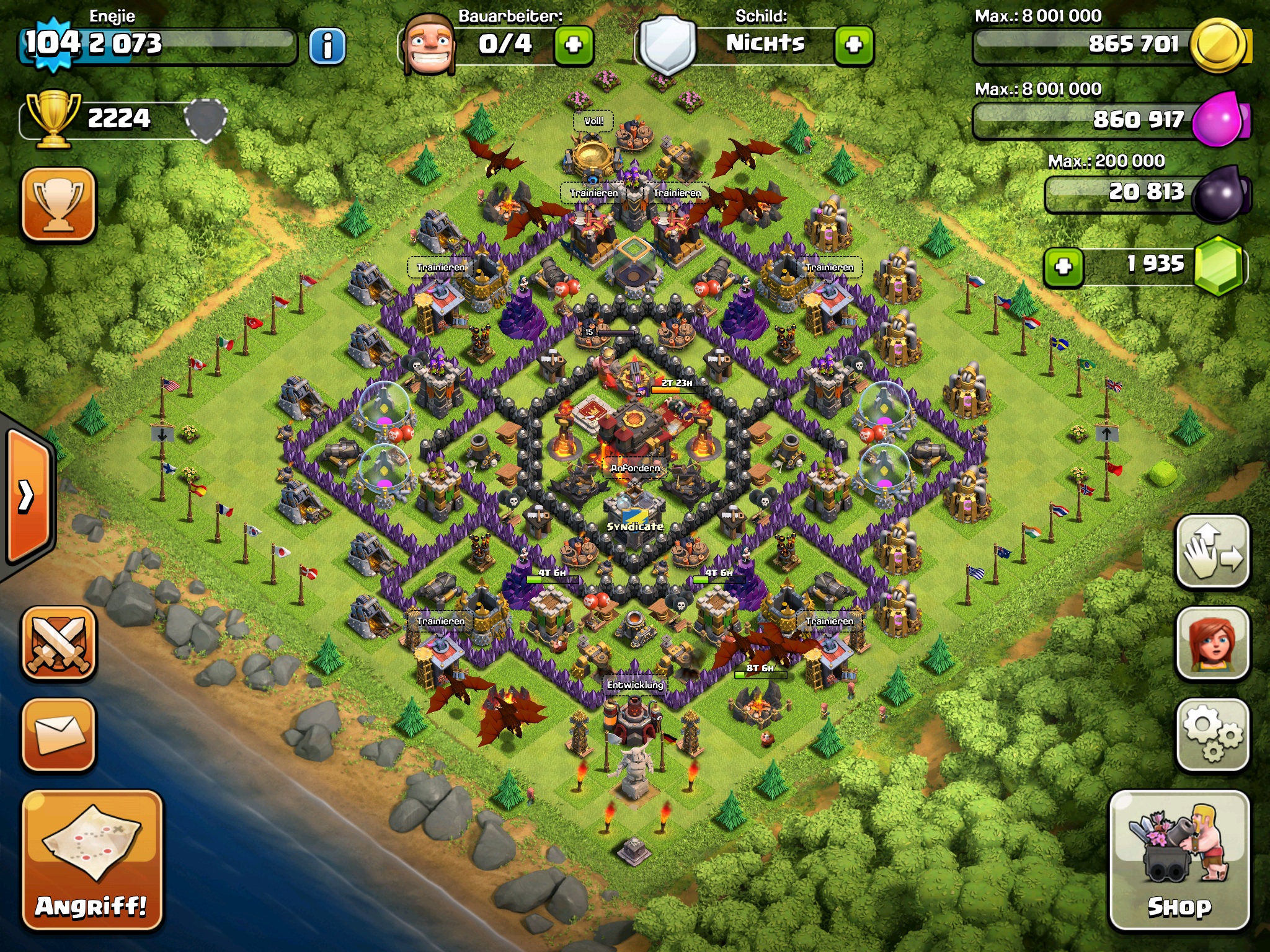Open the Entwicklung laboratory label
1270x952 pixels.
point(635,685)
